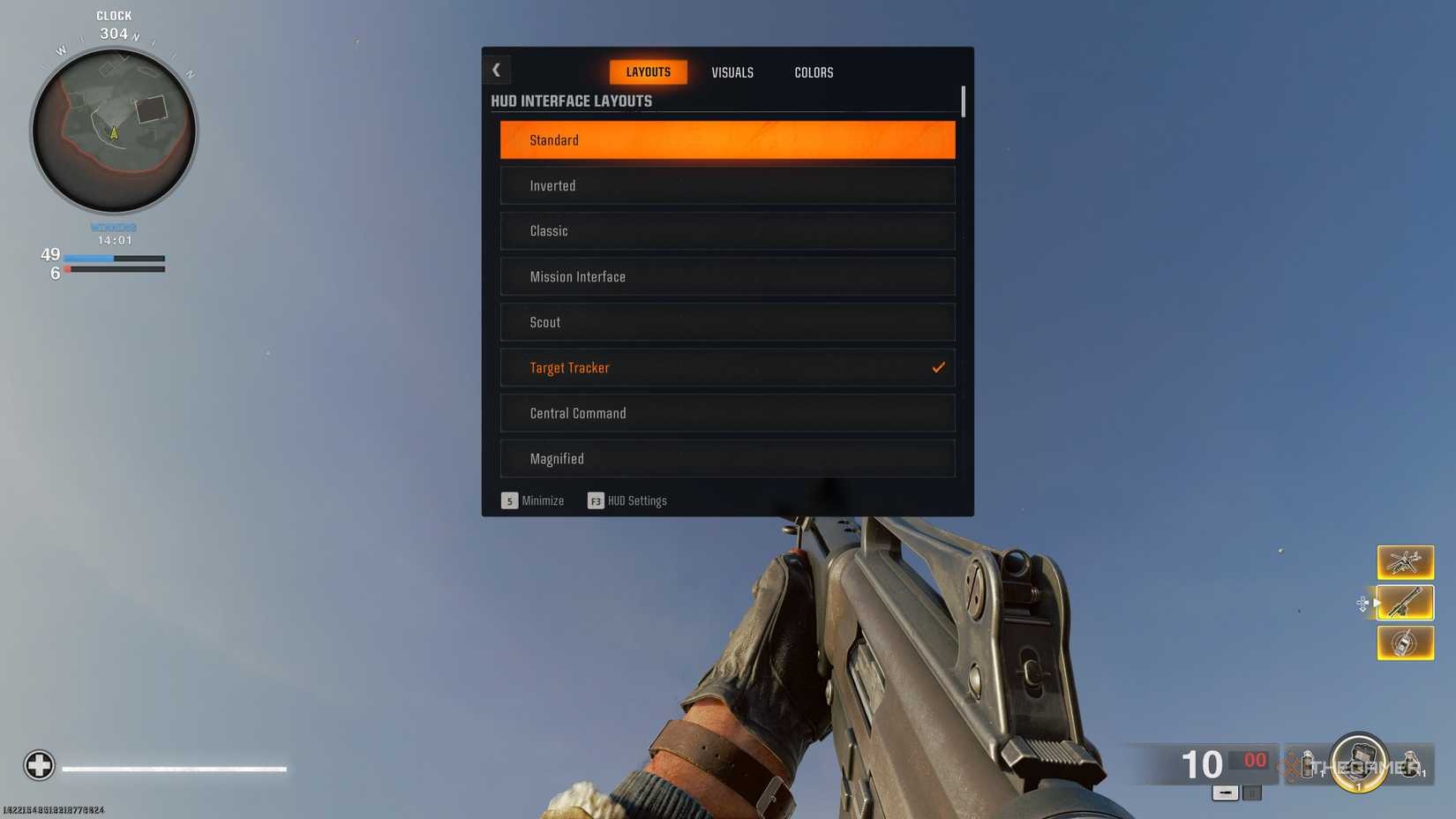Viewport: 1456px width, 819px height.
Task: Click the ammo magazine icon below the counter
Action: 1226,793
